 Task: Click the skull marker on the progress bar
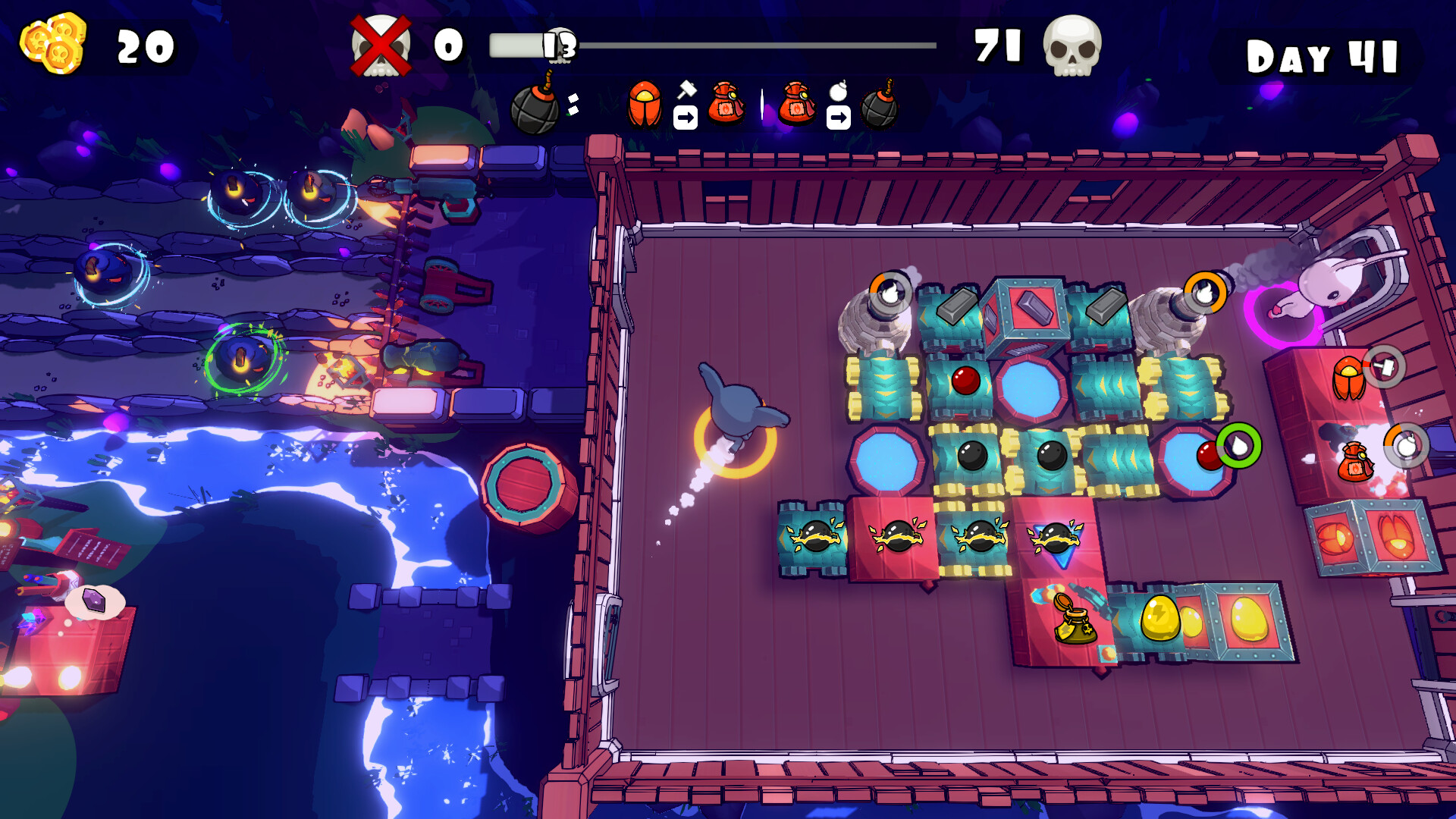(x=560, y=44)
